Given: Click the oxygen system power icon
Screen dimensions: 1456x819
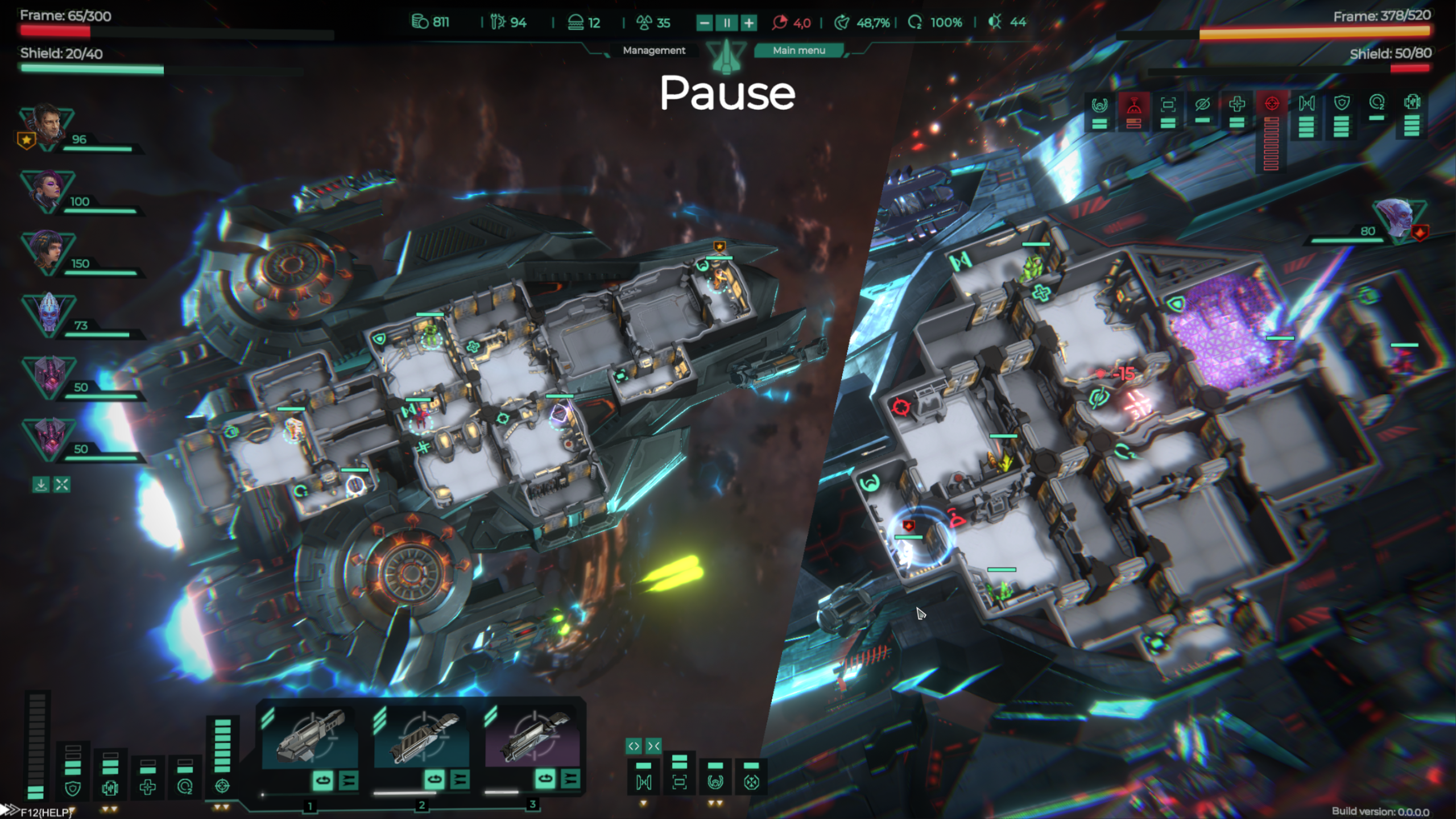Looking at the screenshot, I should pyautogui.click(x=185, y=787).
